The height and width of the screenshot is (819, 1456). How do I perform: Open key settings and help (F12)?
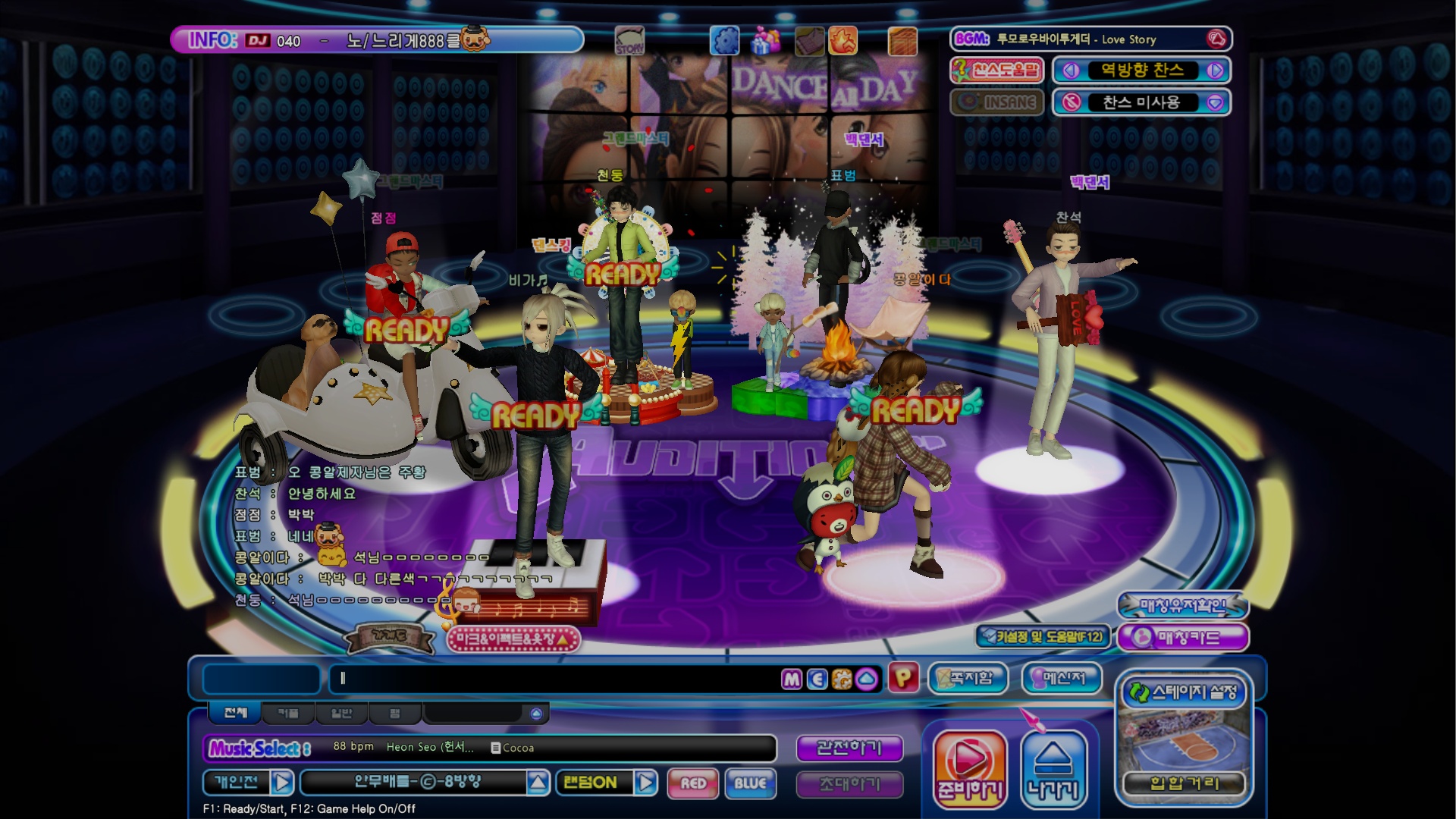click(x=1043, y=637)
